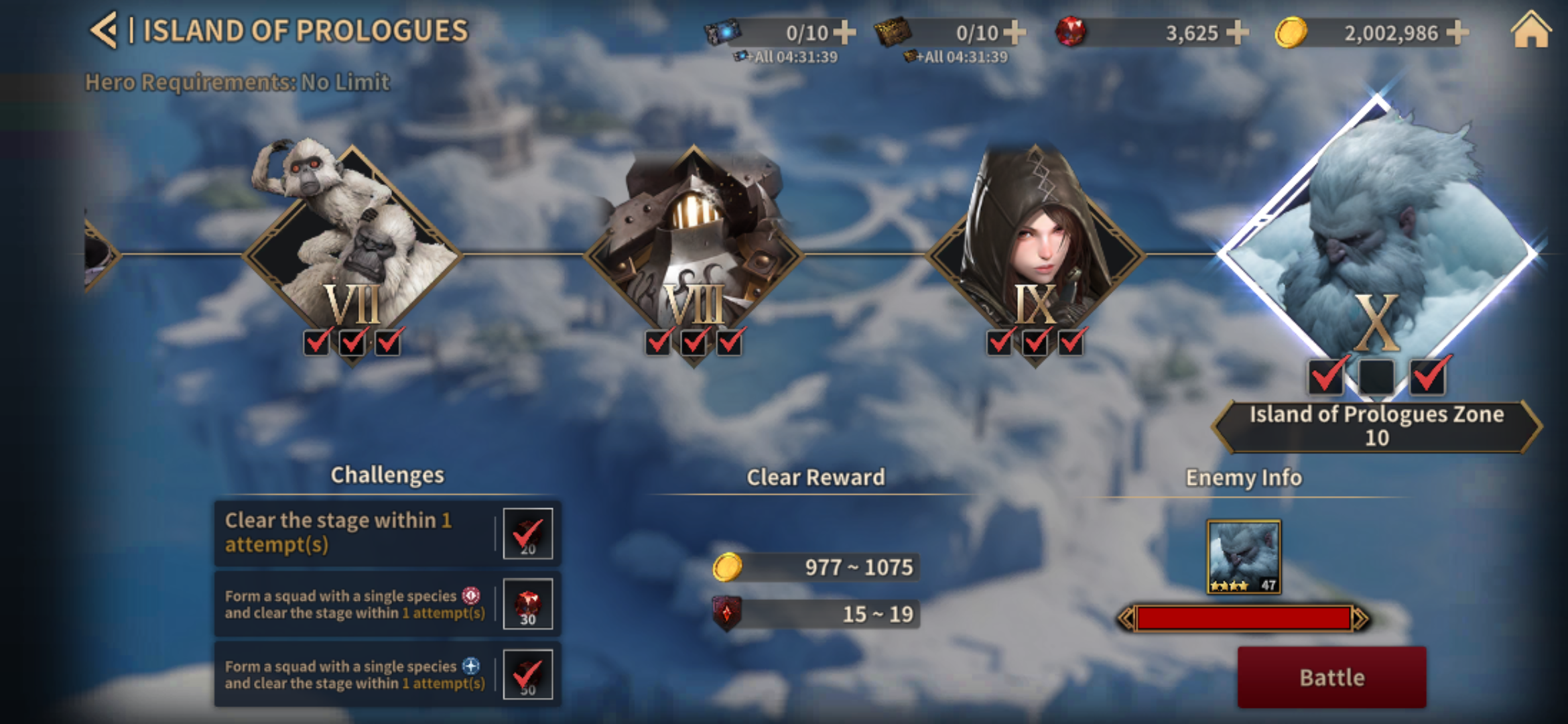Viewport: 1568px width, 724px height.
Task: Add more red gems with plus button
Action: (1237, 32)
